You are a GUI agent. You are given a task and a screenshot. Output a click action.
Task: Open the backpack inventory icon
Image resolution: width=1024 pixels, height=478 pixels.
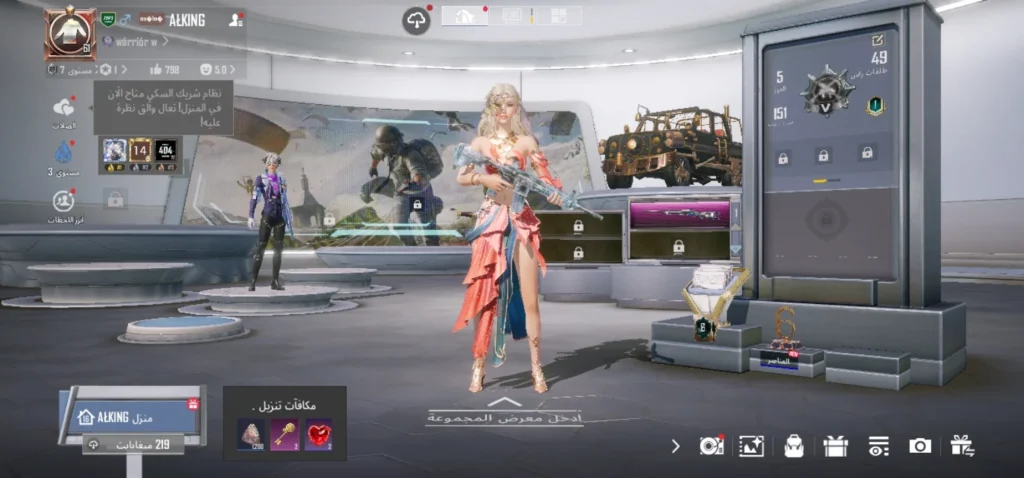(x=794, y=446)
